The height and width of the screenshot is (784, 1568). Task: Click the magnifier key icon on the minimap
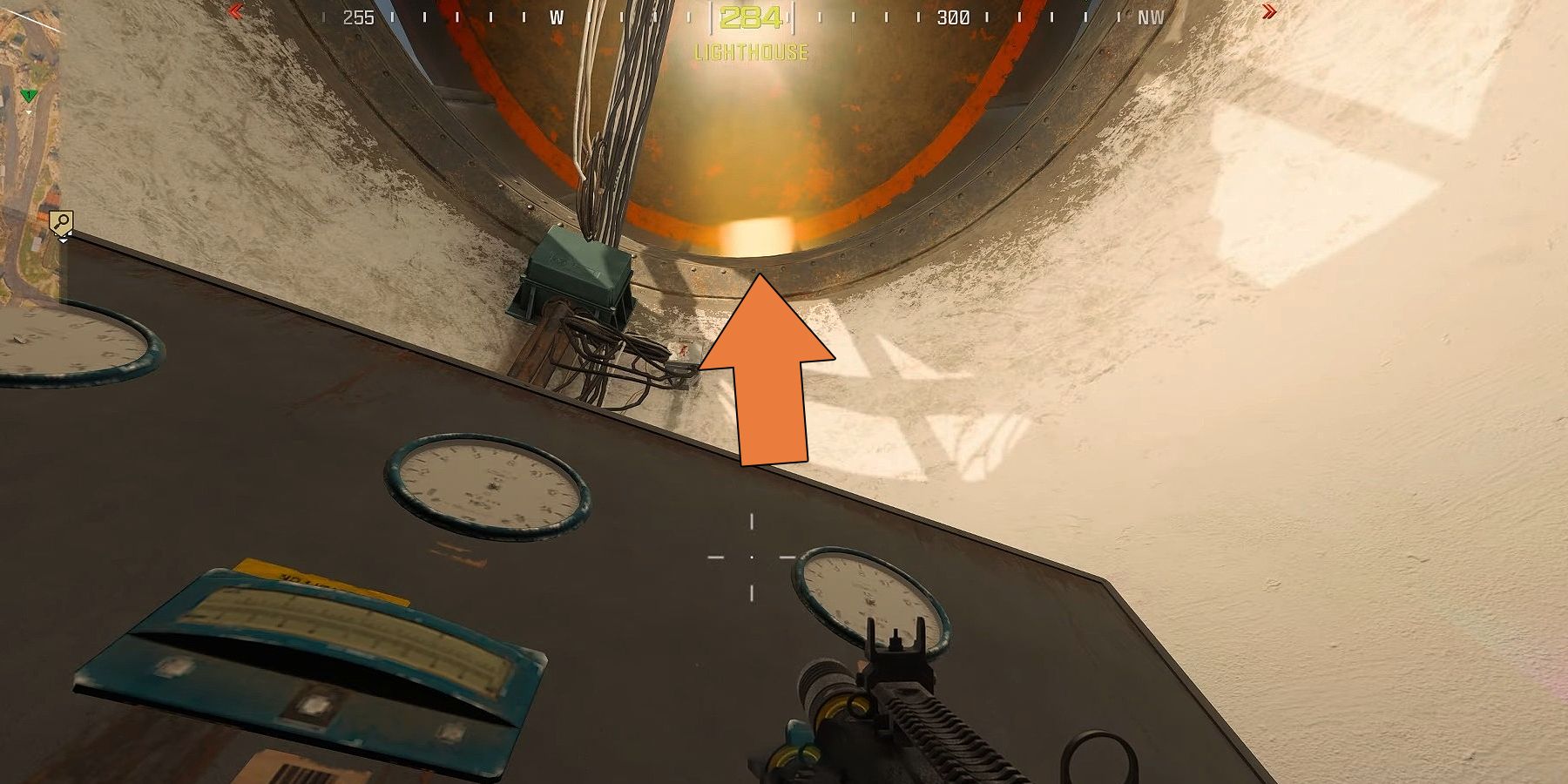tap(61, 221)
